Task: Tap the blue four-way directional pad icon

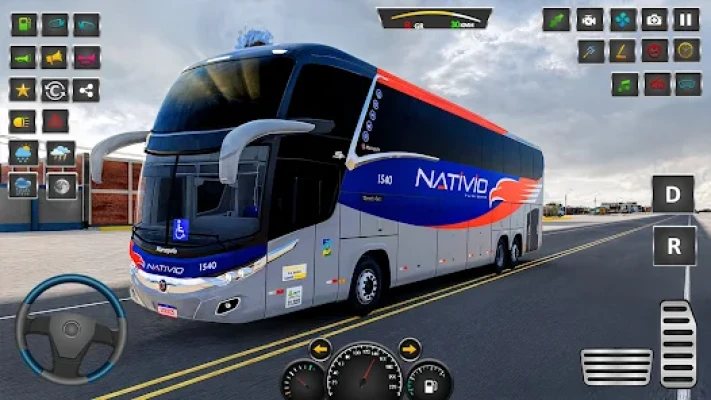Action: [x=623, y=20]
